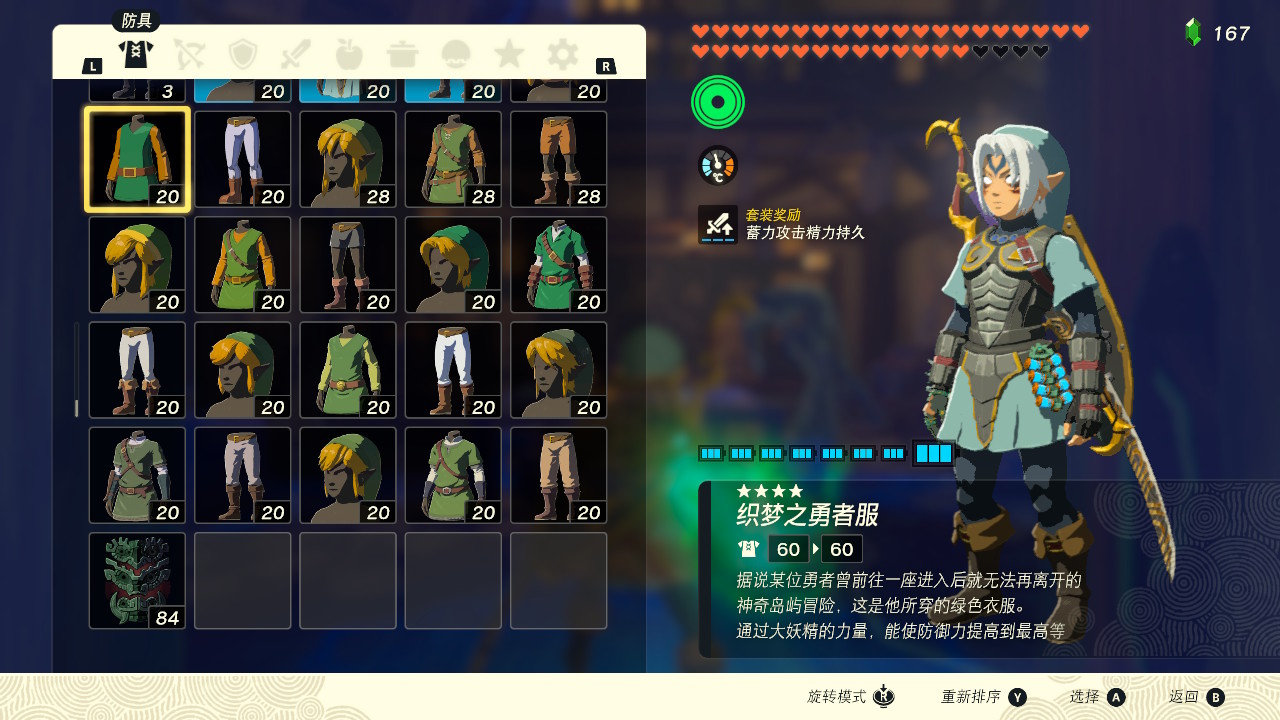
Task: Switch to the star key items tab
Action: 509,54
